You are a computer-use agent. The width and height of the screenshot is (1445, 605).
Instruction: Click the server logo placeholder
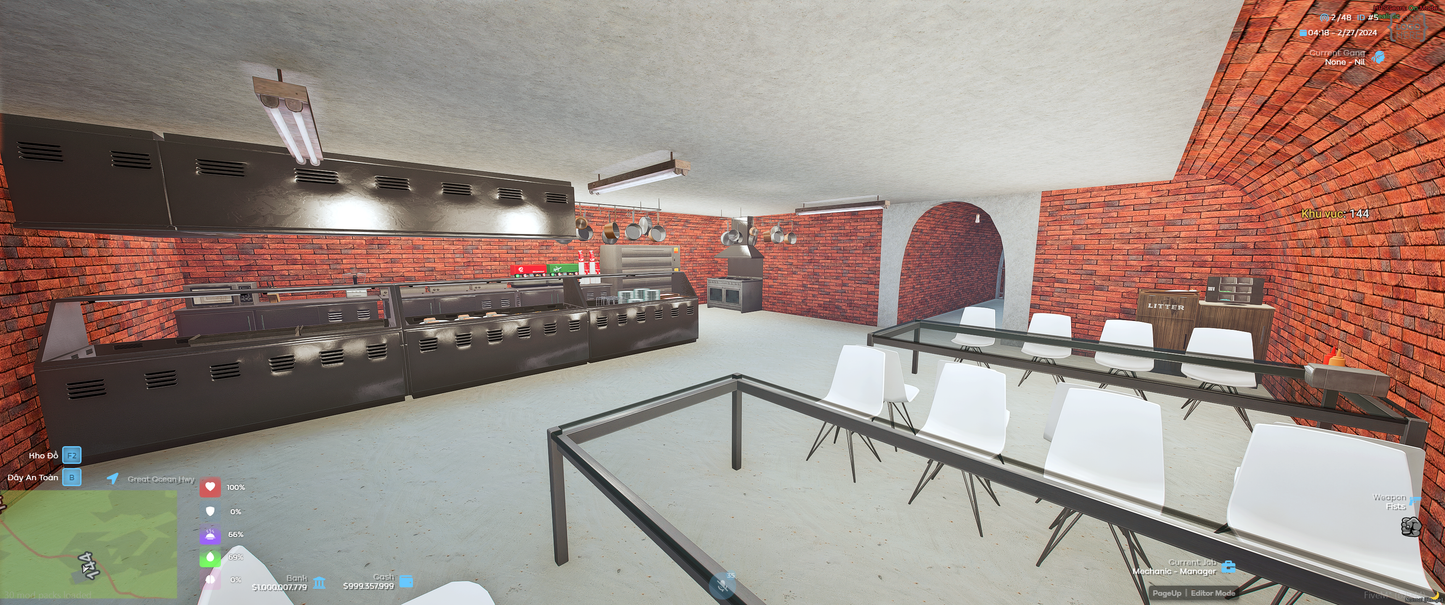(1408, 28)
